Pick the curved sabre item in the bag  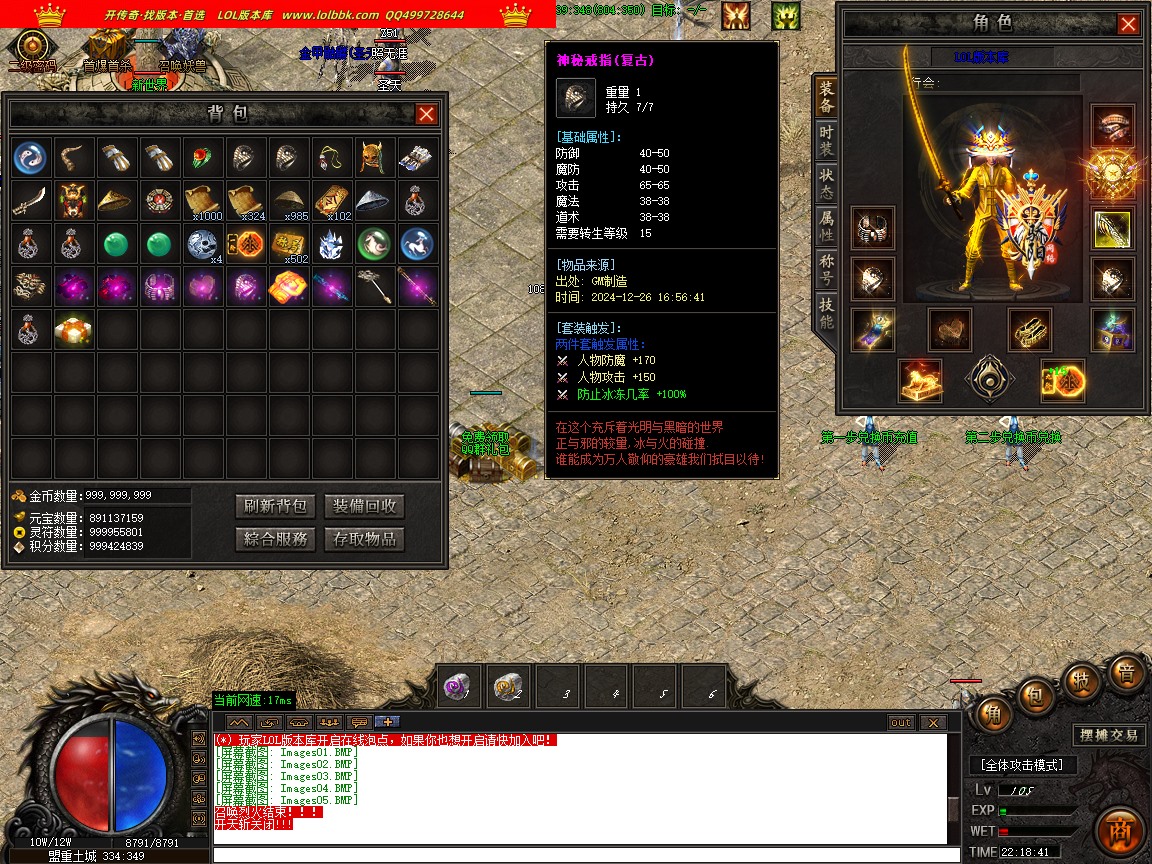[32, 200]
